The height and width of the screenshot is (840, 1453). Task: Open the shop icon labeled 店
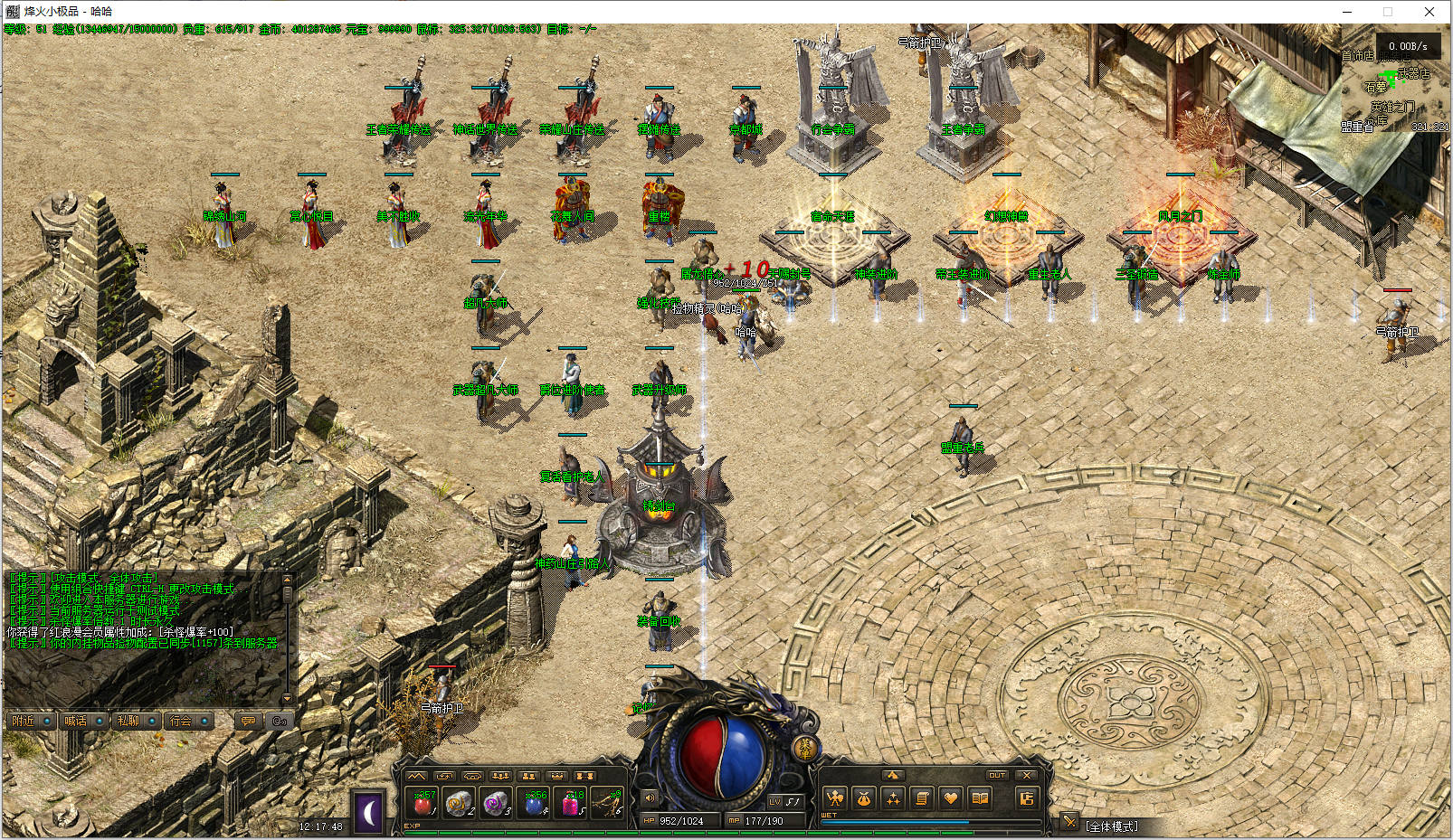click(x=1026, y=798)
